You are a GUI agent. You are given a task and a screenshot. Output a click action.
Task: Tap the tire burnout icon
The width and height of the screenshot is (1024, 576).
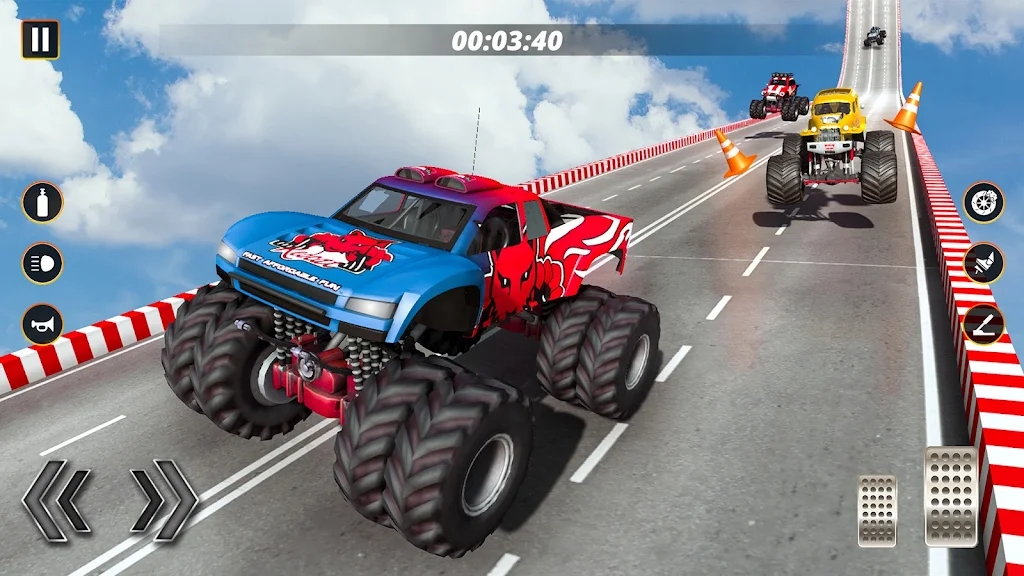click(x=984, y=203)
